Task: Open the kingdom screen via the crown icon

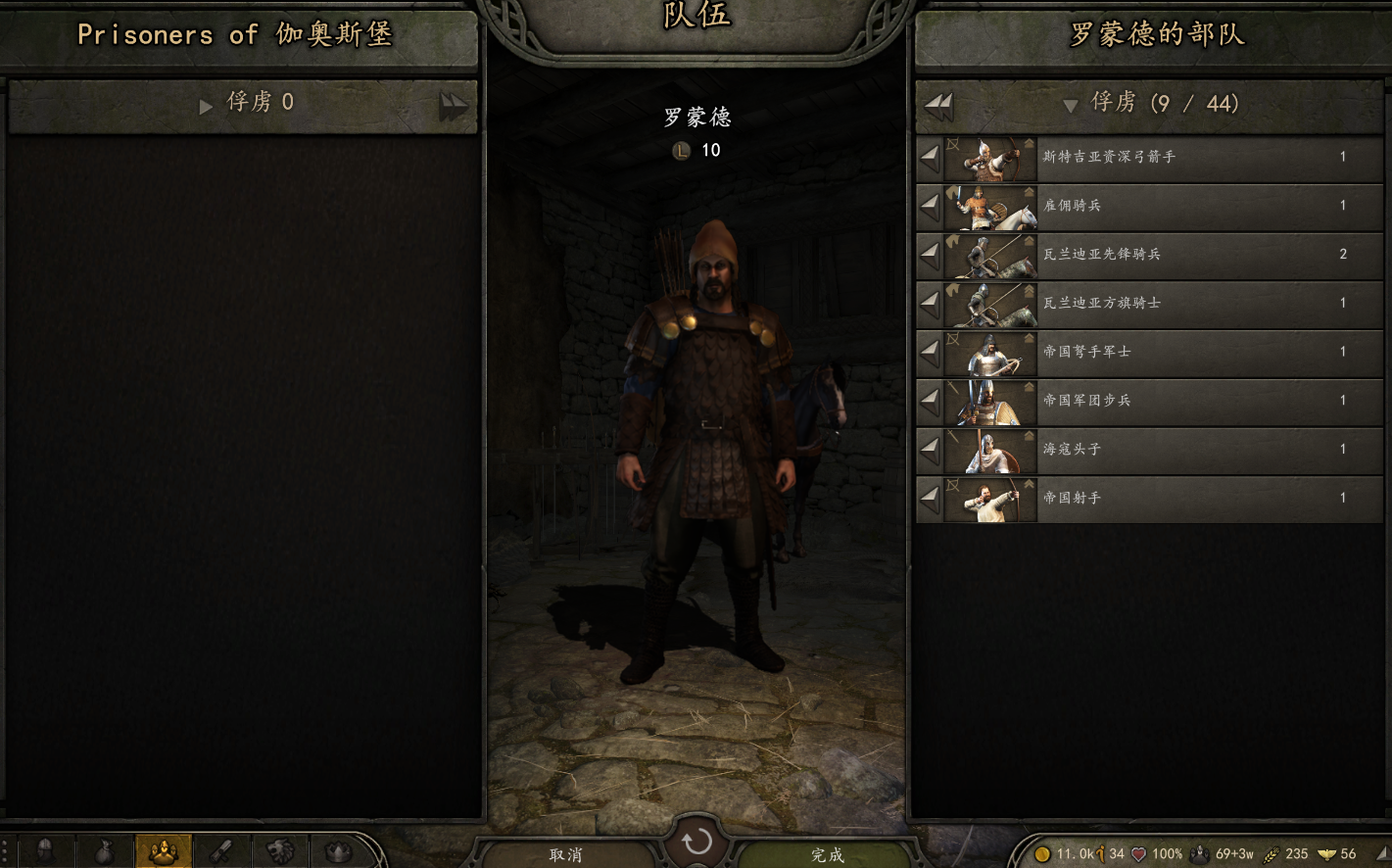Action: pos(339,851)
